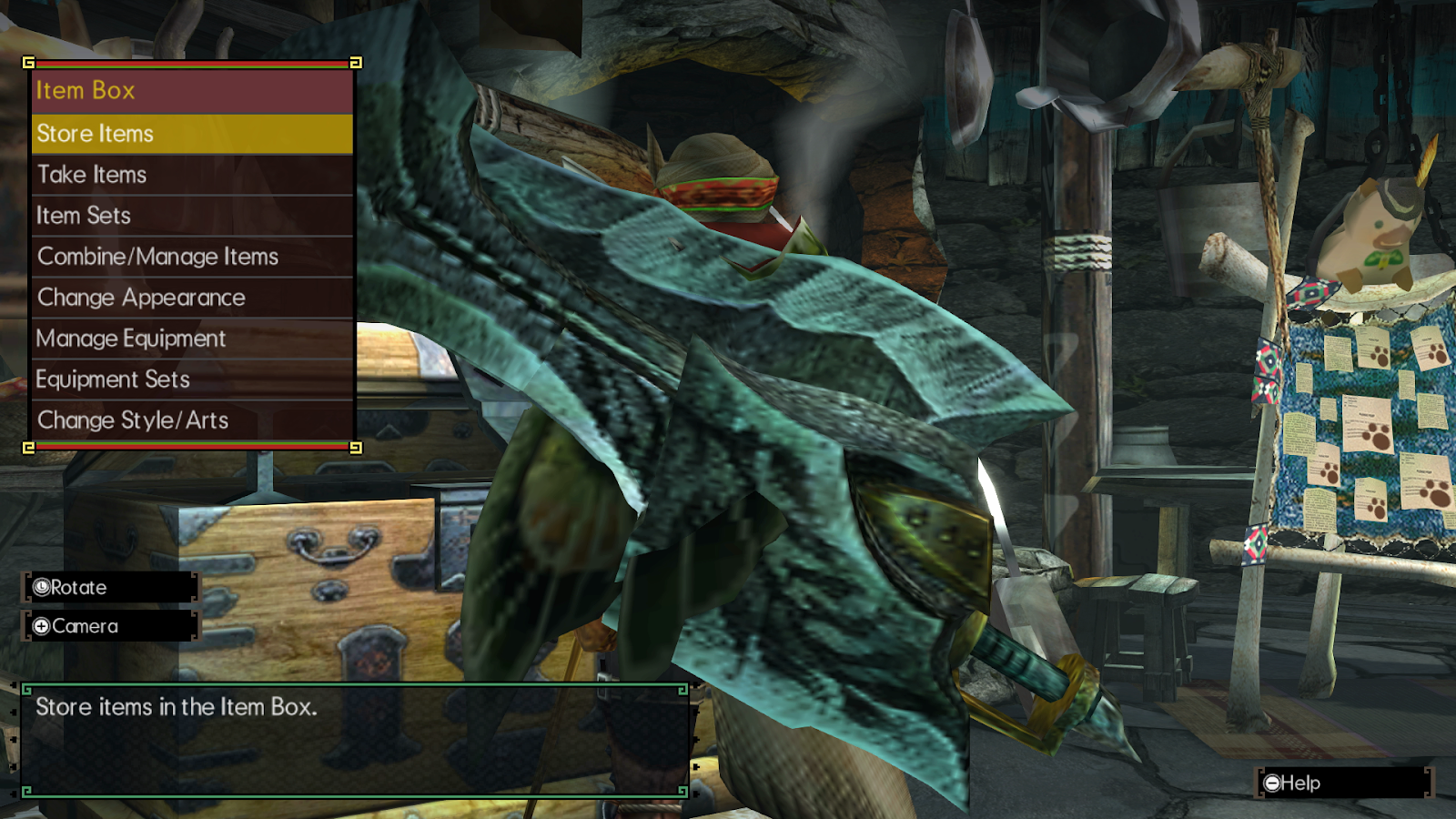Click the circle stick icon beside Rotate
This screenshot has width=1456, height=819.
click(x=41, y=588)
